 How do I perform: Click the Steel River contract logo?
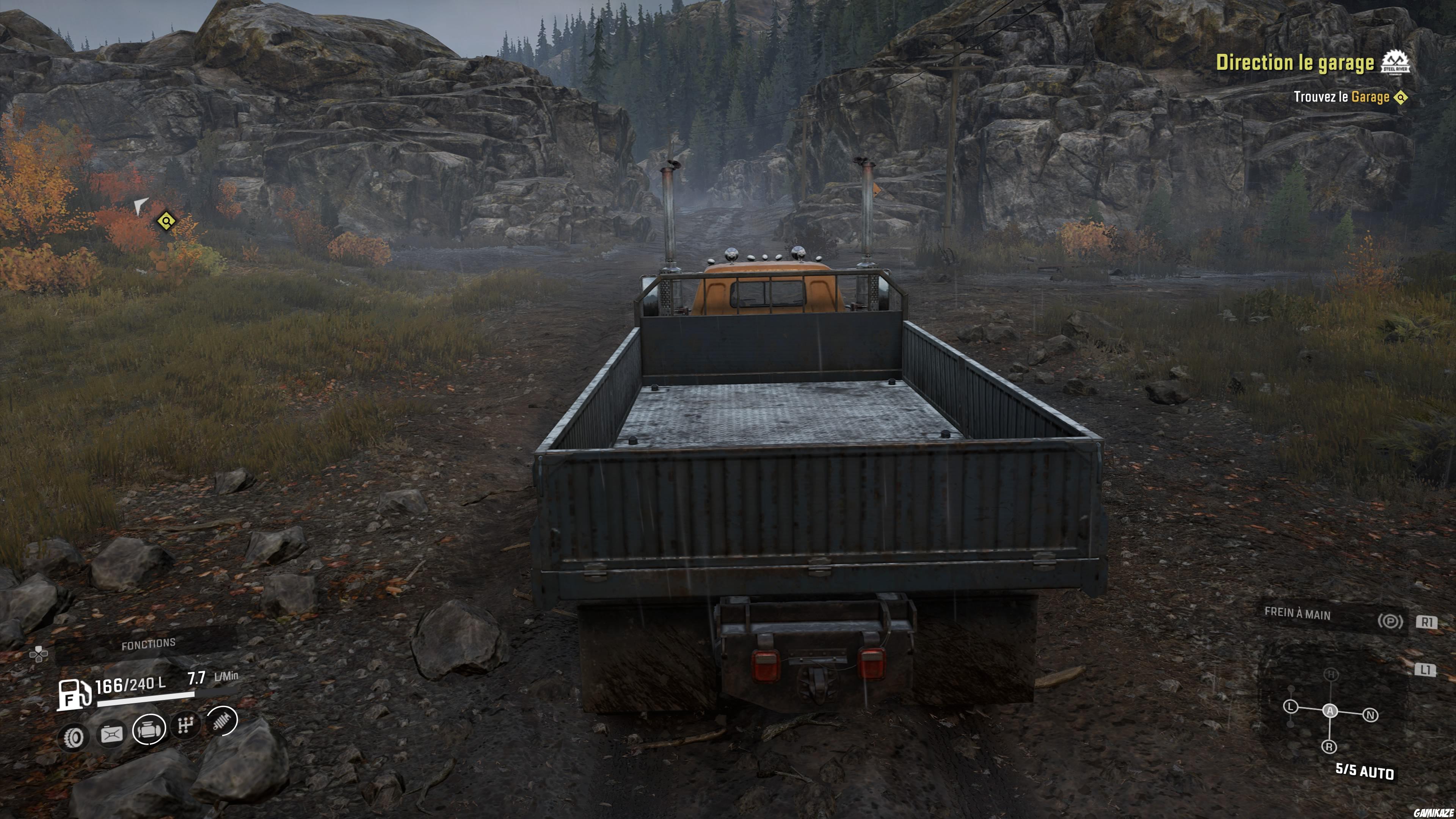point(1395,62)
